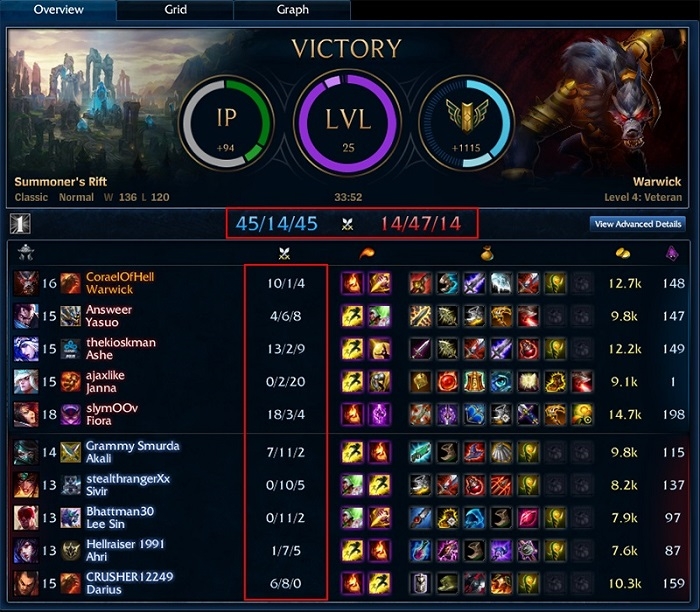Click Darius's champion portrait icon

click(26, 582)
